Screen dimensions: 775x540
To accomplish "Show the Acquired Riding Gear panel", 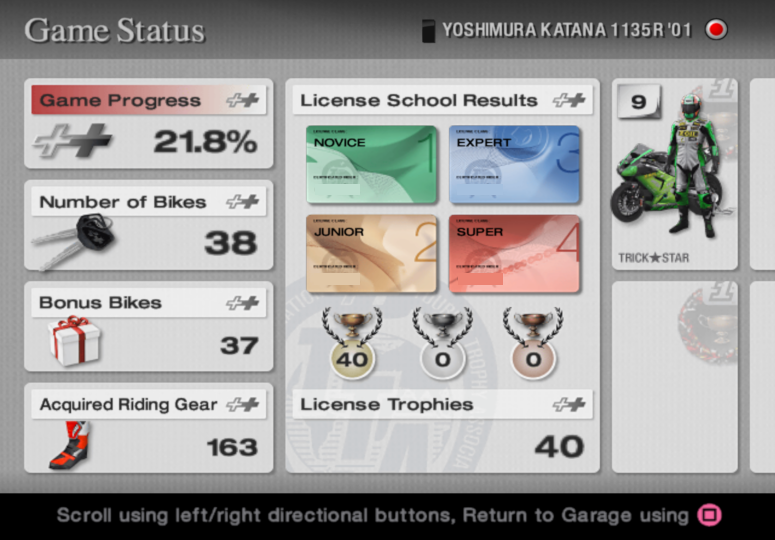I will [149, 428].
